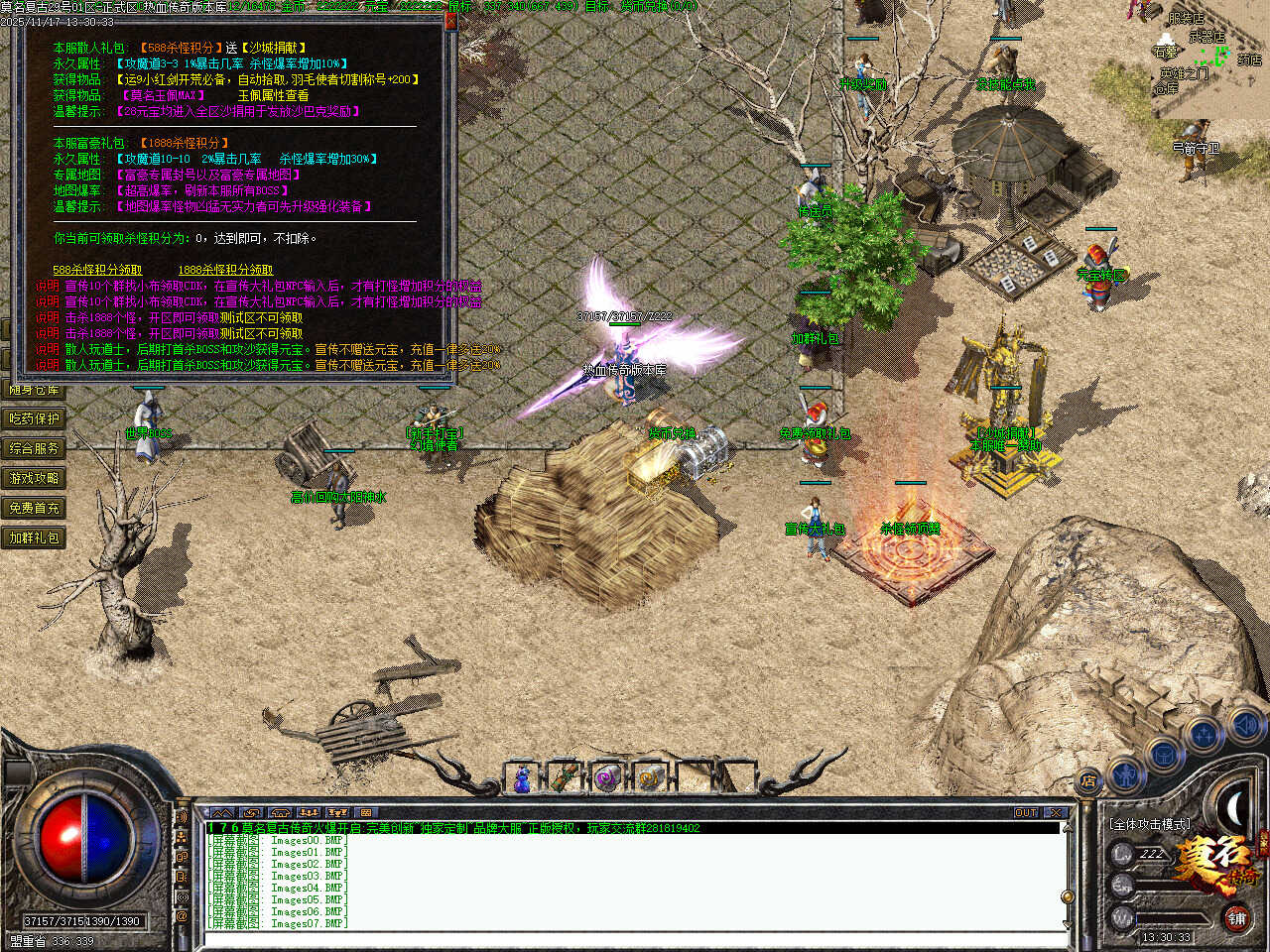
Task: Click the OUT button above the chat
Action: point(1026,813)
